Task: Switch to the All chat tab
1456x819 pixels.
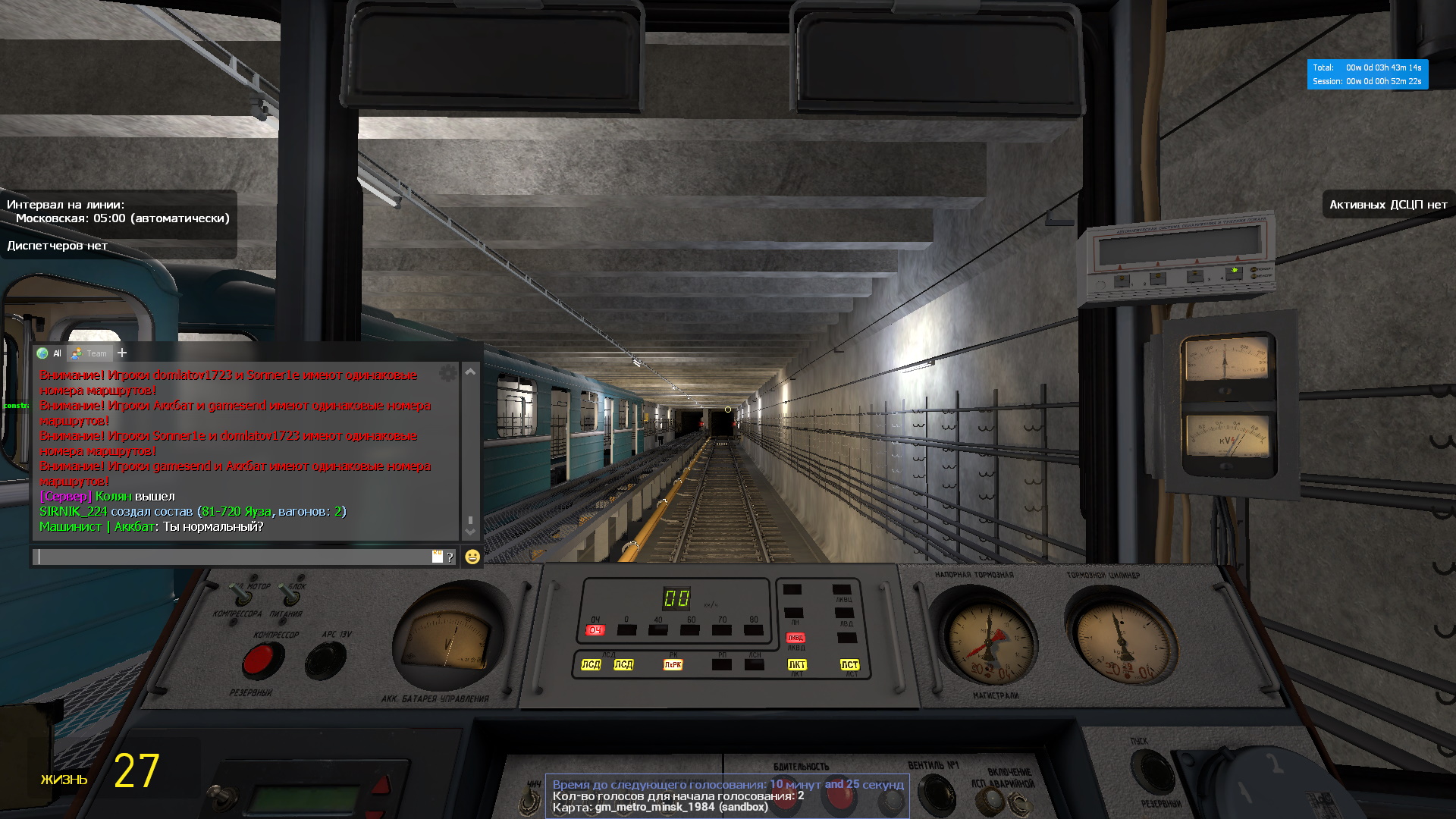Action: tap(50, 353)
